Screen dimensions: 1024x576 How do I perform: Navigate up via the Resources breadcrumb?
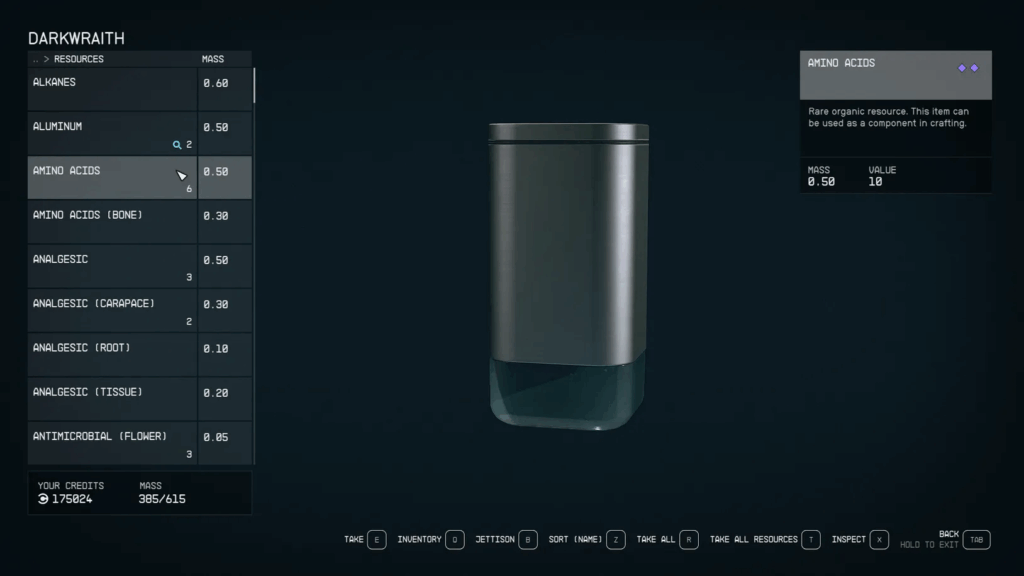pyautogui.click(x=77, y=59)
